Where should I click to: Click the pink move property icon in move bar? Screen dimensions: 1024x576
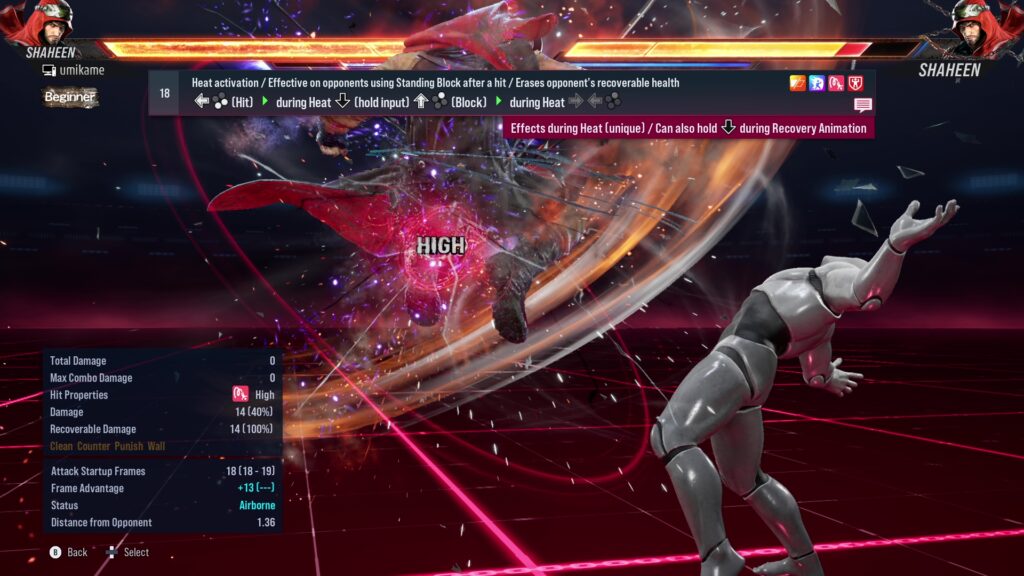pyautogui.click(x=836, y=83)
